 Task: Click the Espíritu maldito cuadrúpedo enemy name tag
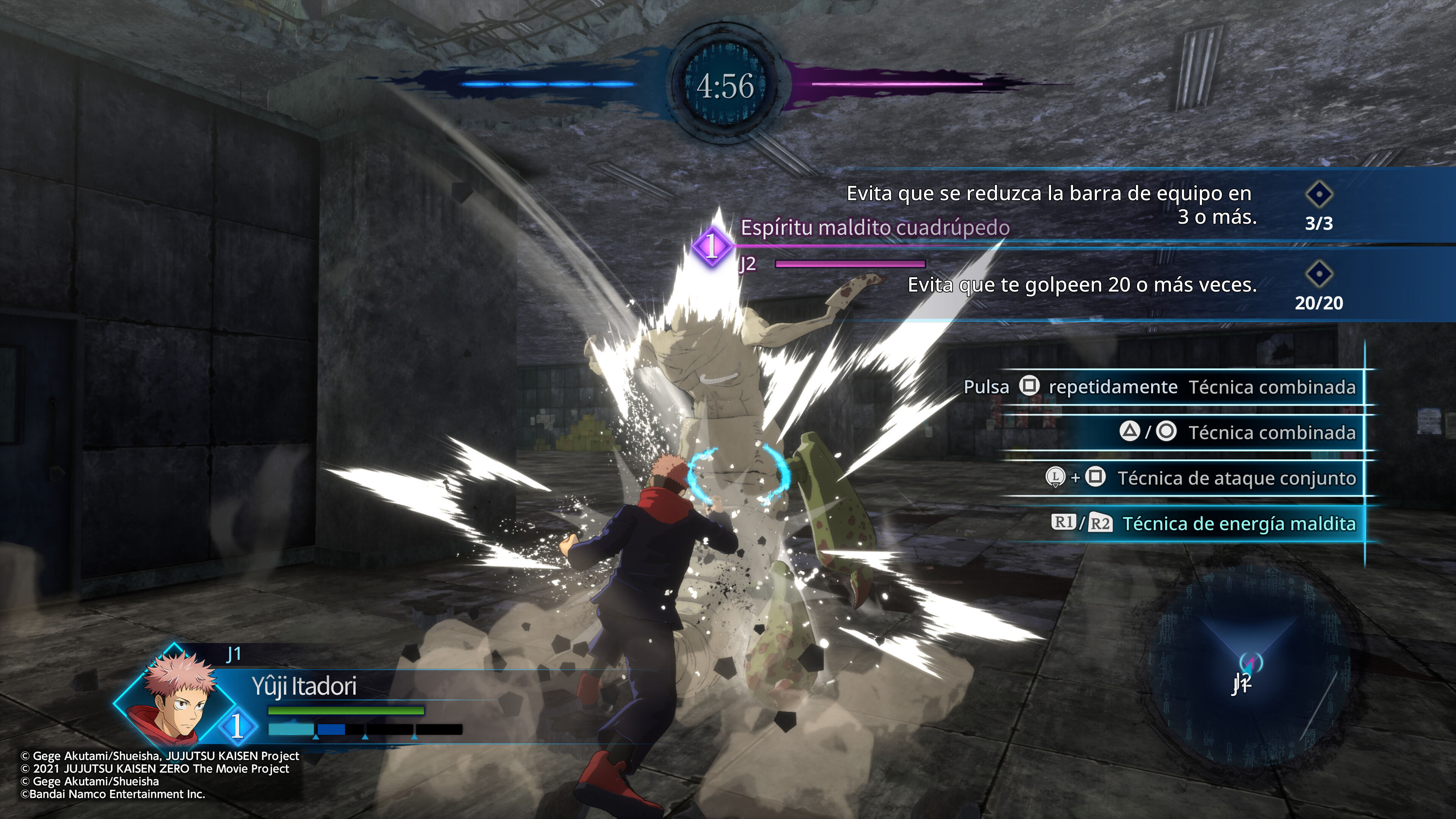pos(875,227)
